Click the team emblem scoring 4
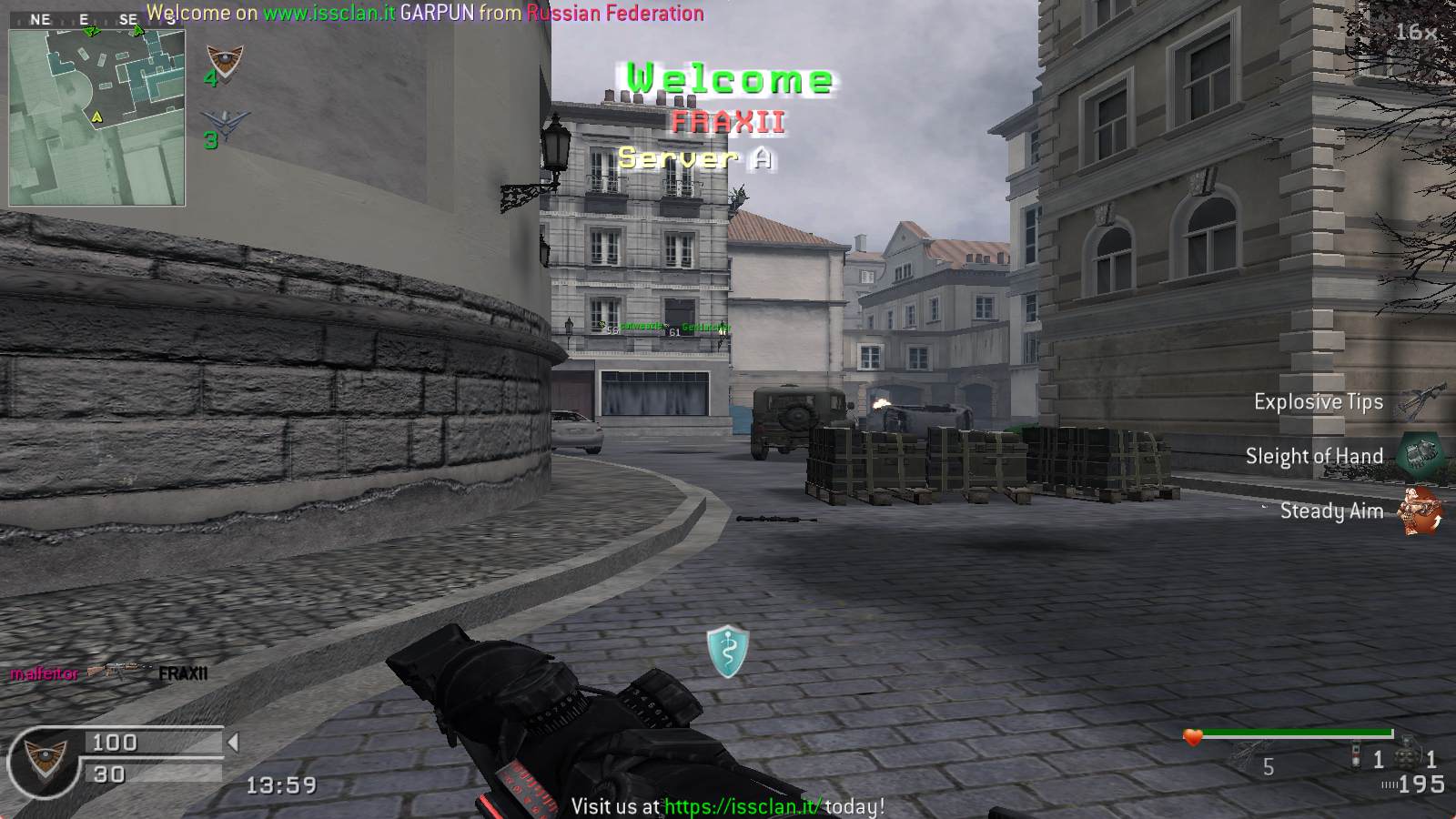 pyautogui.click(x=224, y=60)
